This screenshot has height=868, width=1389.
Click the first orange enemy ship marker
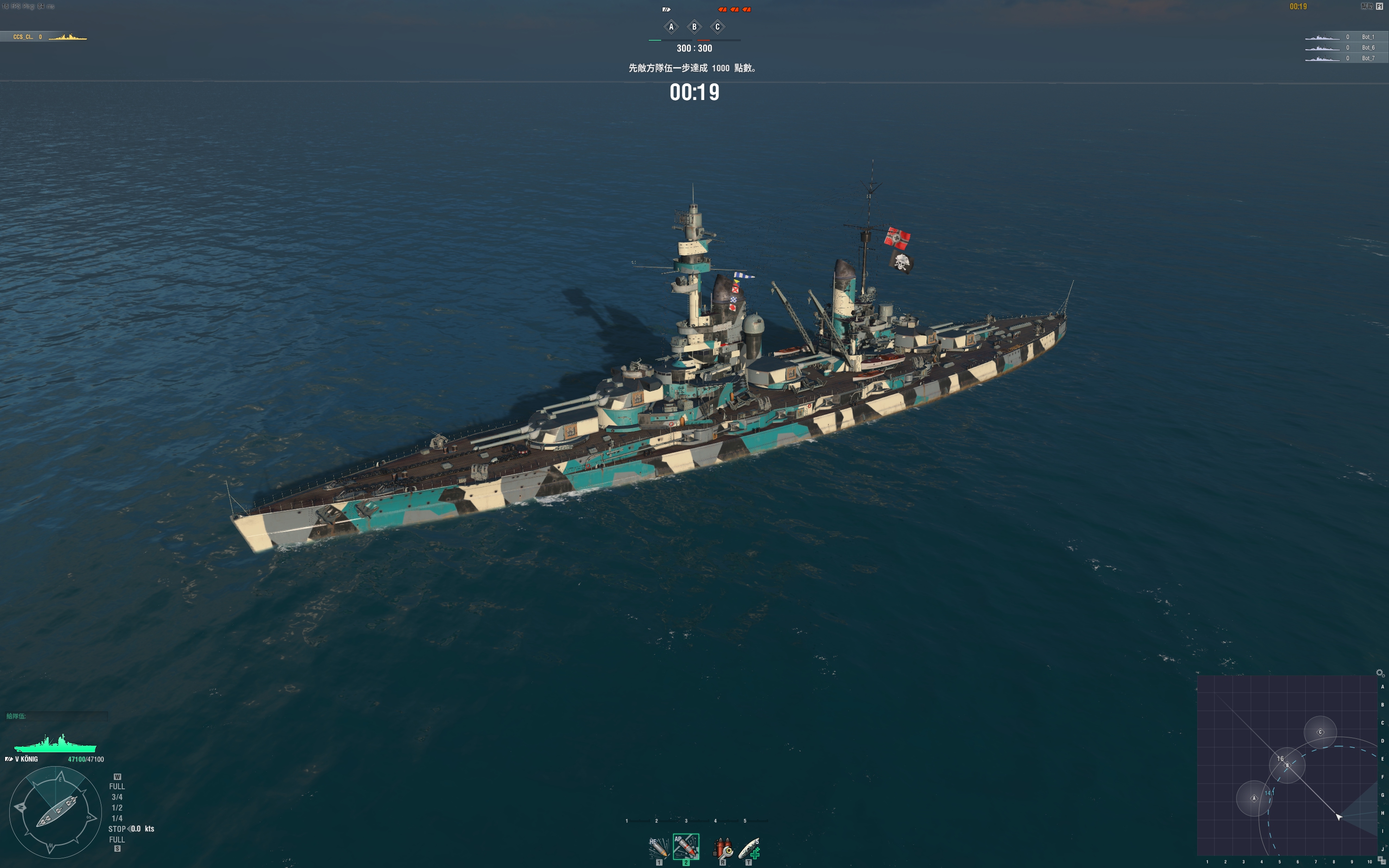click(x=723, y=10)
